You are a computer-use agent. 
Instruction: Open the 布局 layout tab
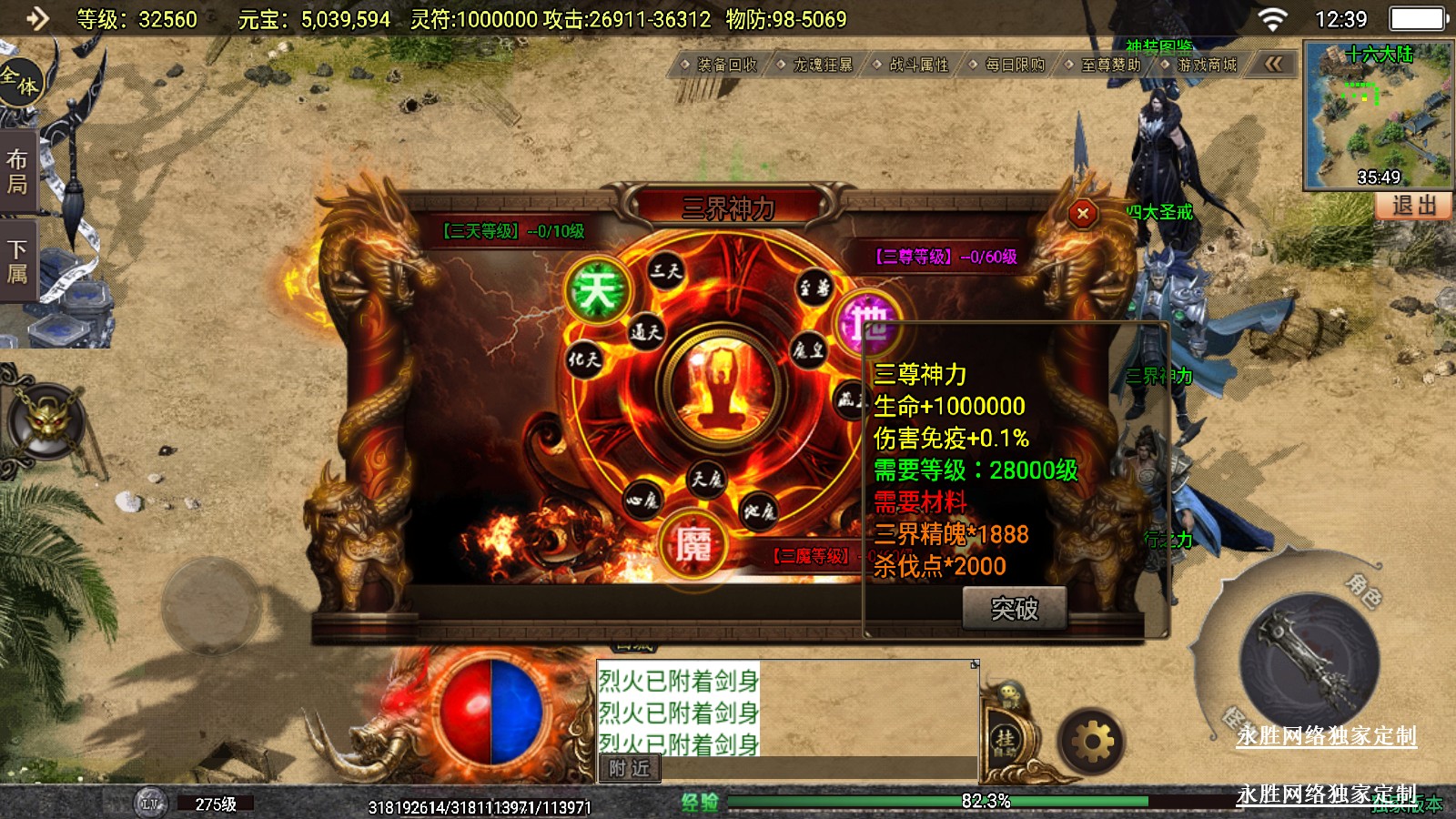(x=17, y=172)
